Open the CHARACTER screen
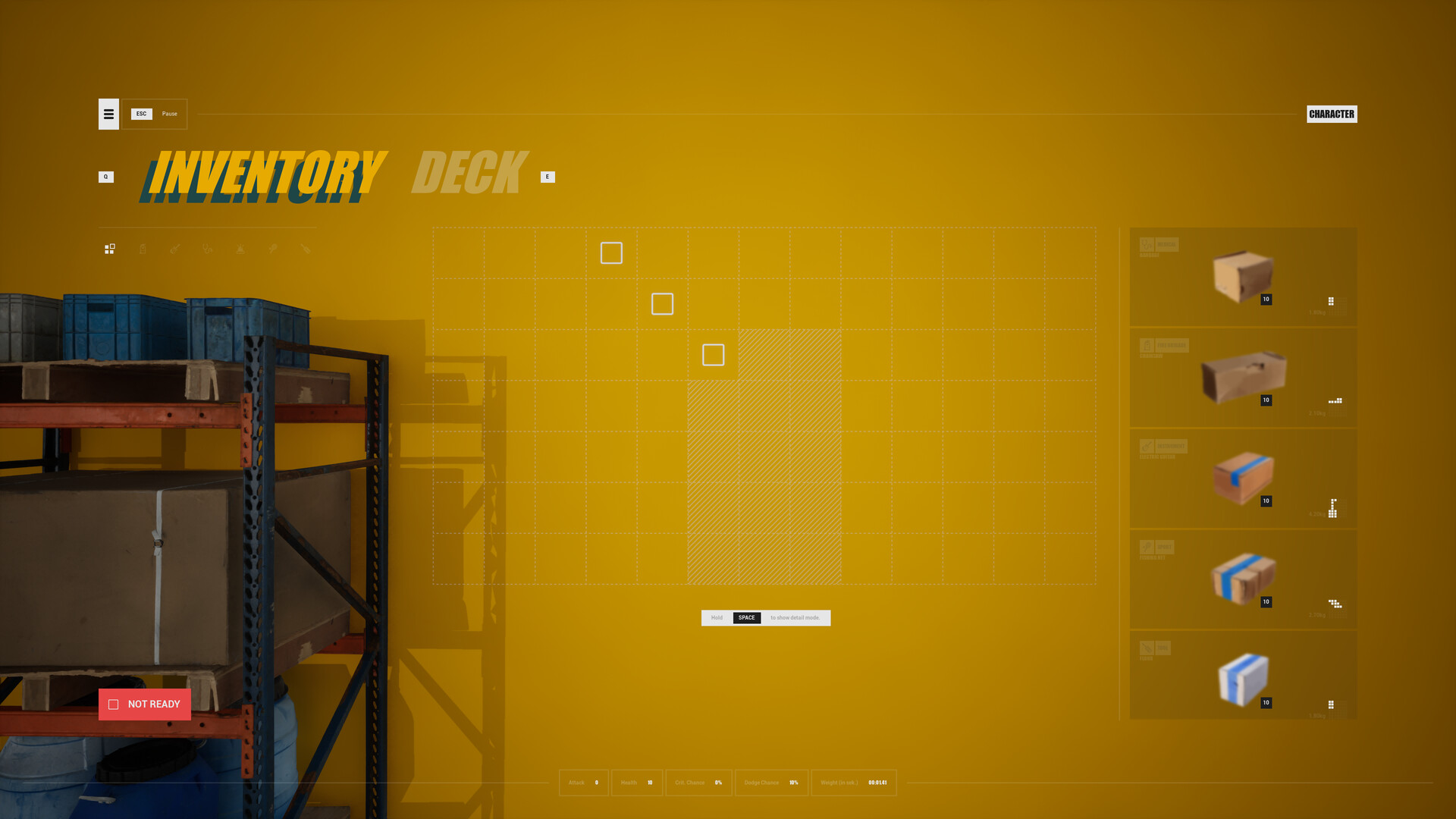This screenshot has height=819, width=1456. point(1332,114)
